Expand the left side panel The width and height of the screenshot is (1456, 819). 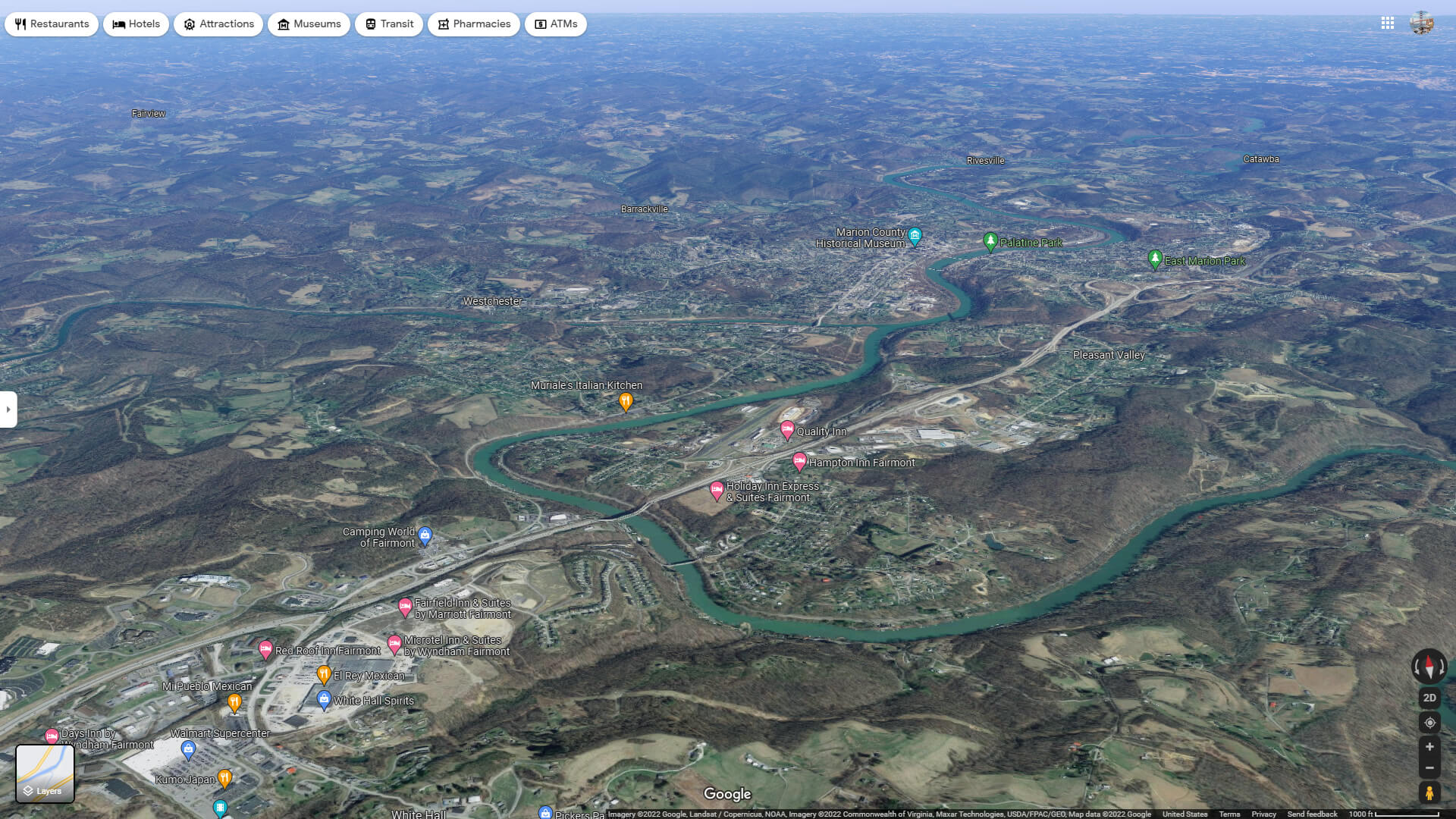coord(8,409)
